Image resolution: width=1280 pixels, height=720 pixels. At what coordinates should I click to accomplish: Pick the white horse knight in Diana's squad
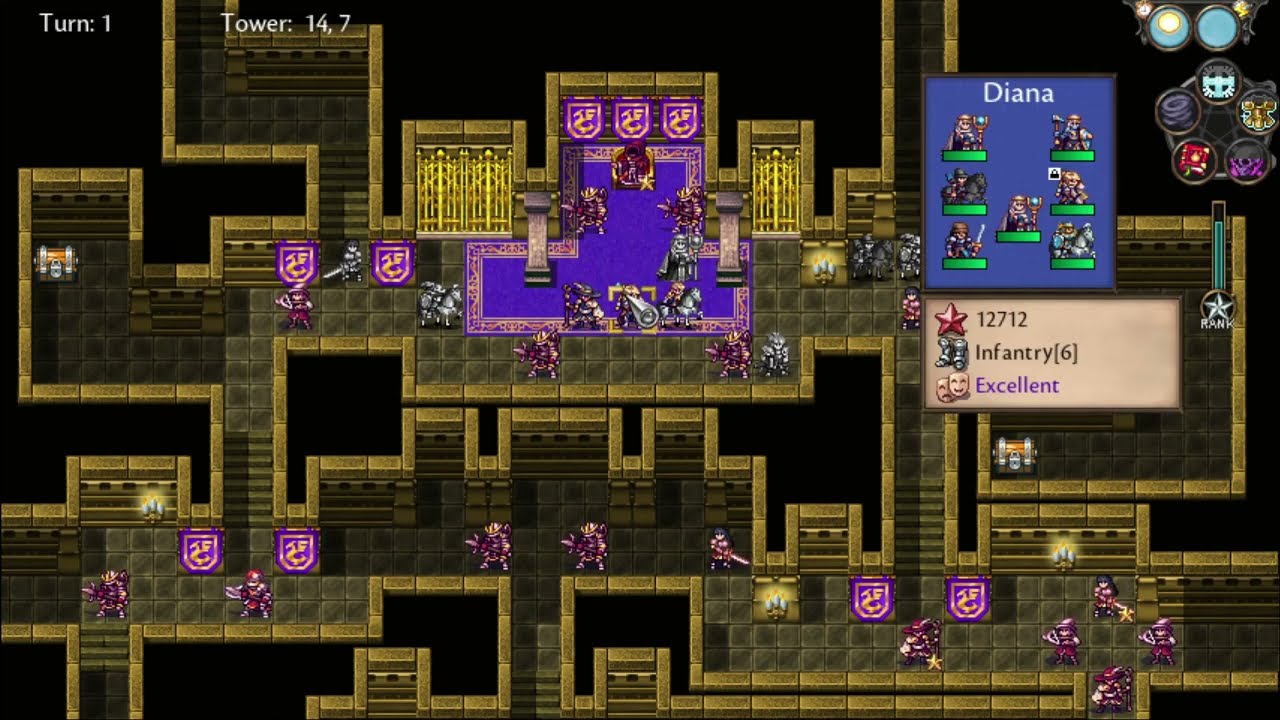[x=1072, y=240]
